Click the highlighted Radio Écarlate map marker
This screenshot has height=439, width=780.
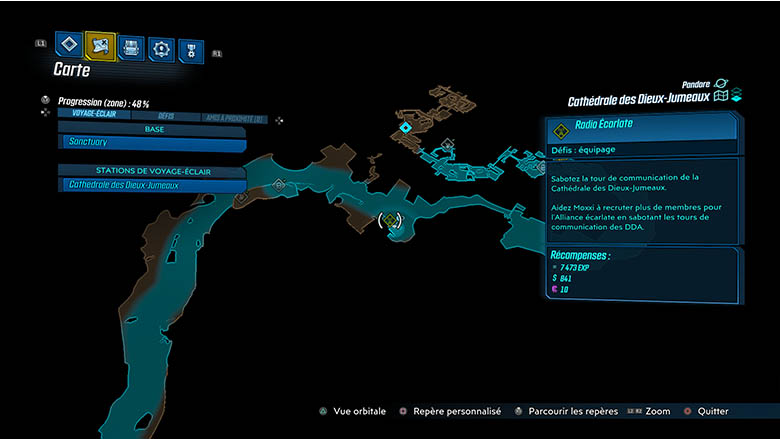(x=391, y=220)
